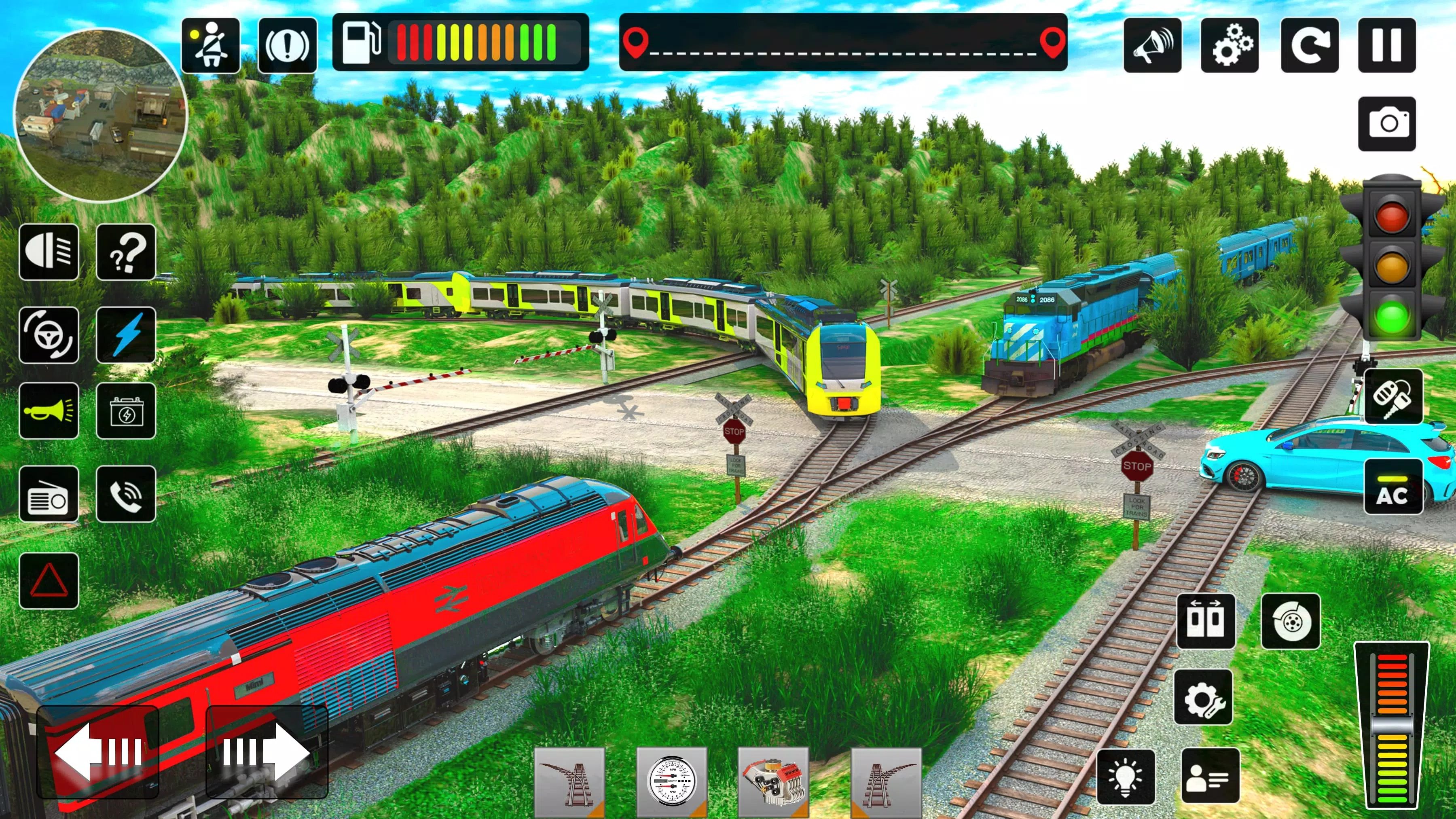Switch on the AC button
This screenshot has height=819, width=1456.
1393,487
